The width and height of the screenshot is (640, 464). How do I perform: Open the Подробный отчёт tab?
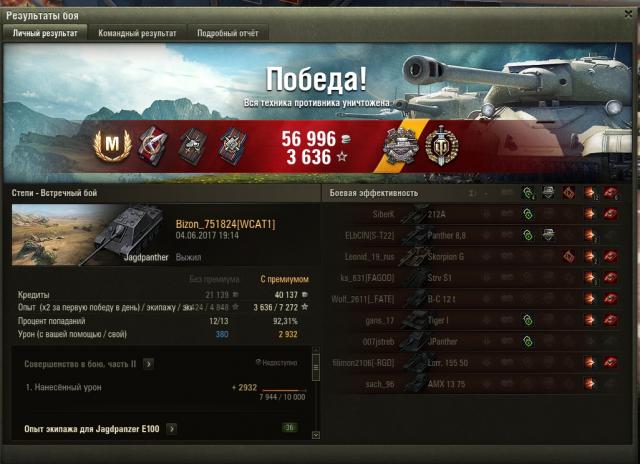click(x=226, y=33)
